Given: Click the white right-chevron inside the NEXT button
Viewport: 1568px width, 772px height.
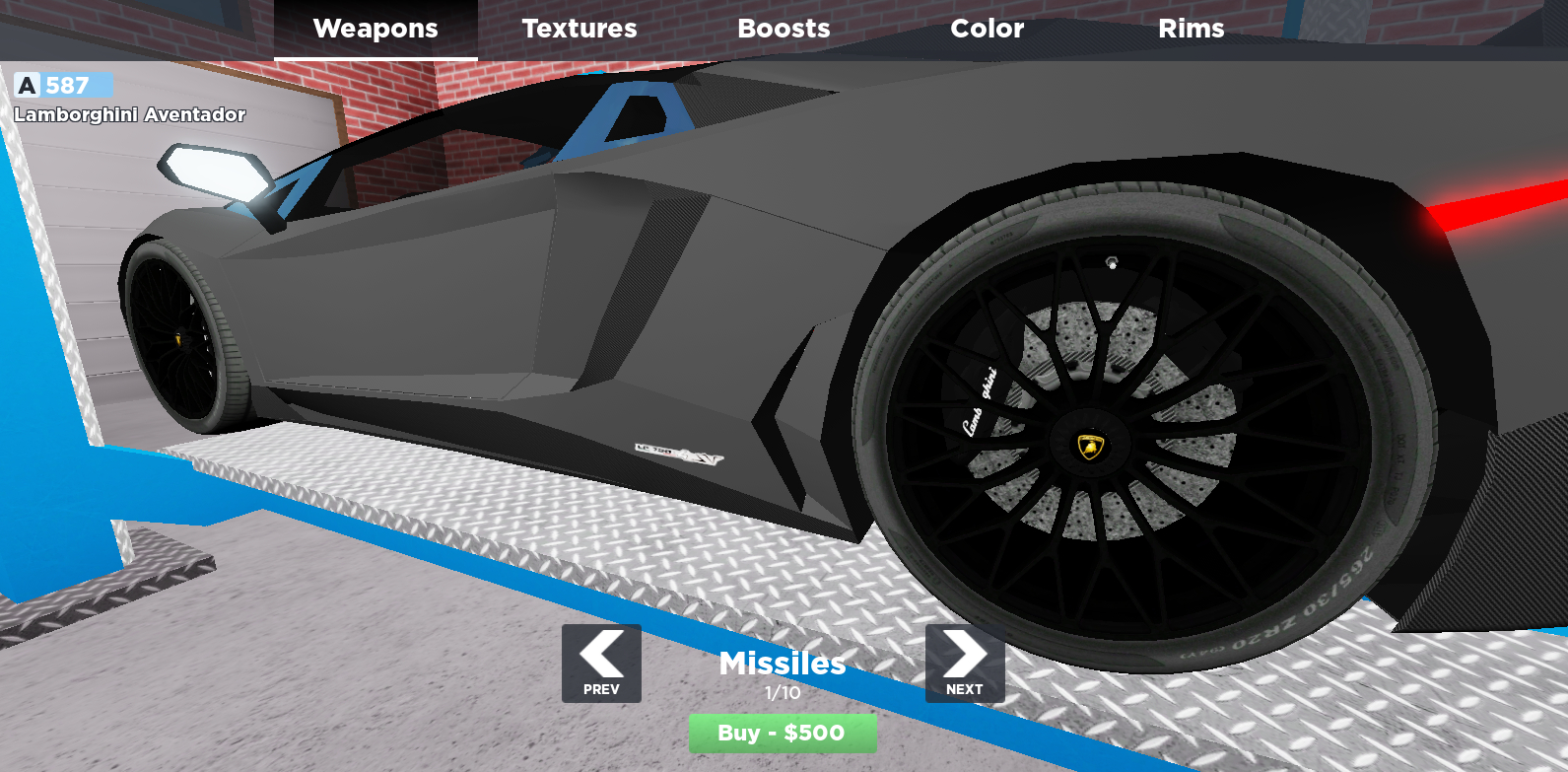Looking at the screenshot, I should (x=964, y=653).
